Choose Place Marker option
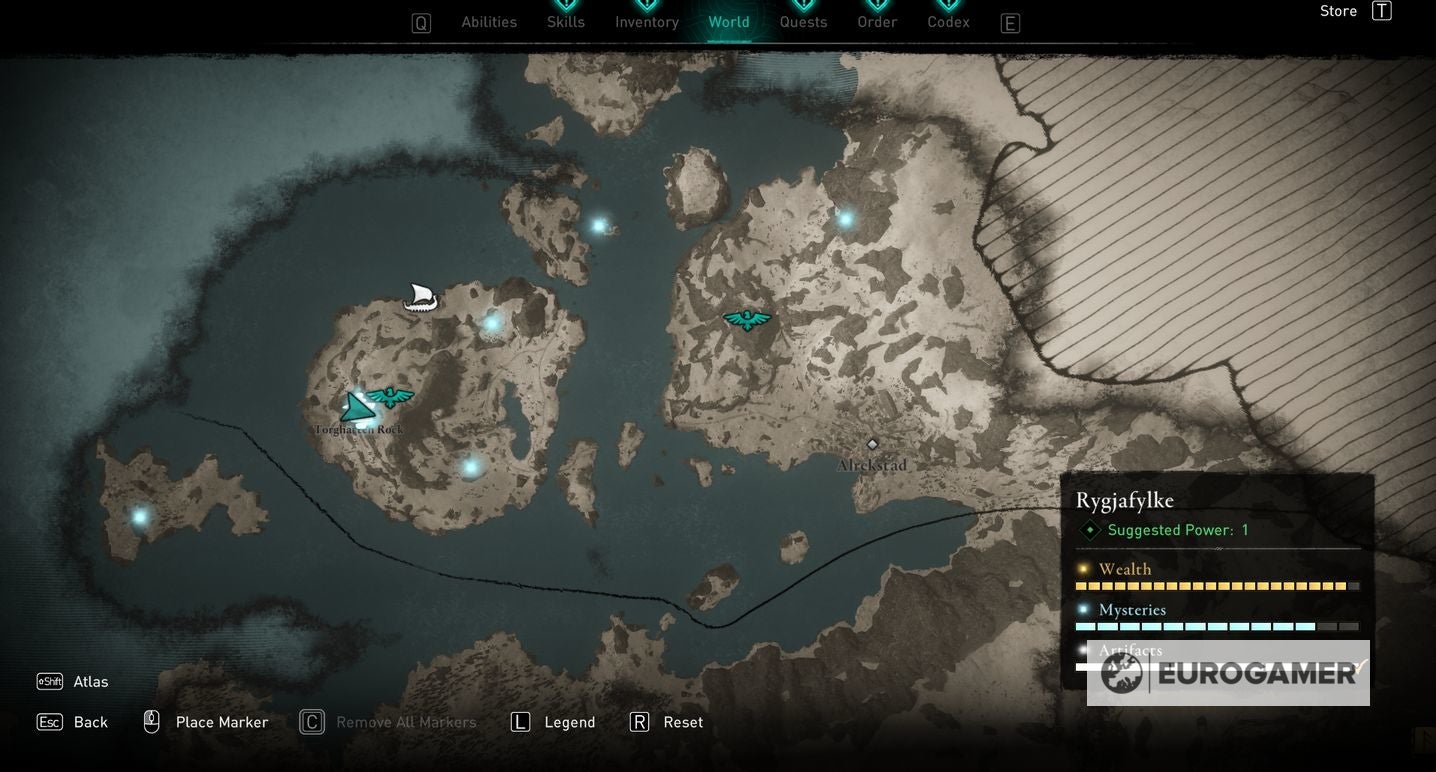1436x772 pixels. click(221, 722)
